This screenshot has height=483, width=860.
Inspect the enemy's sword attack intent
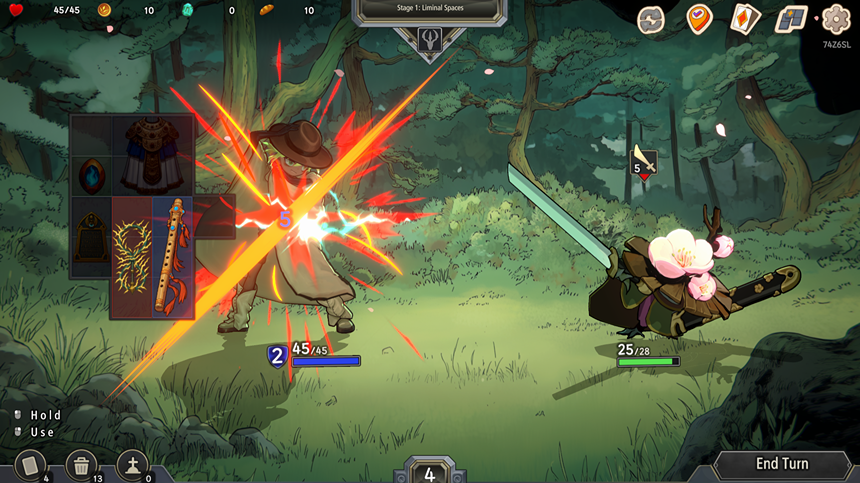click(644, 160)
